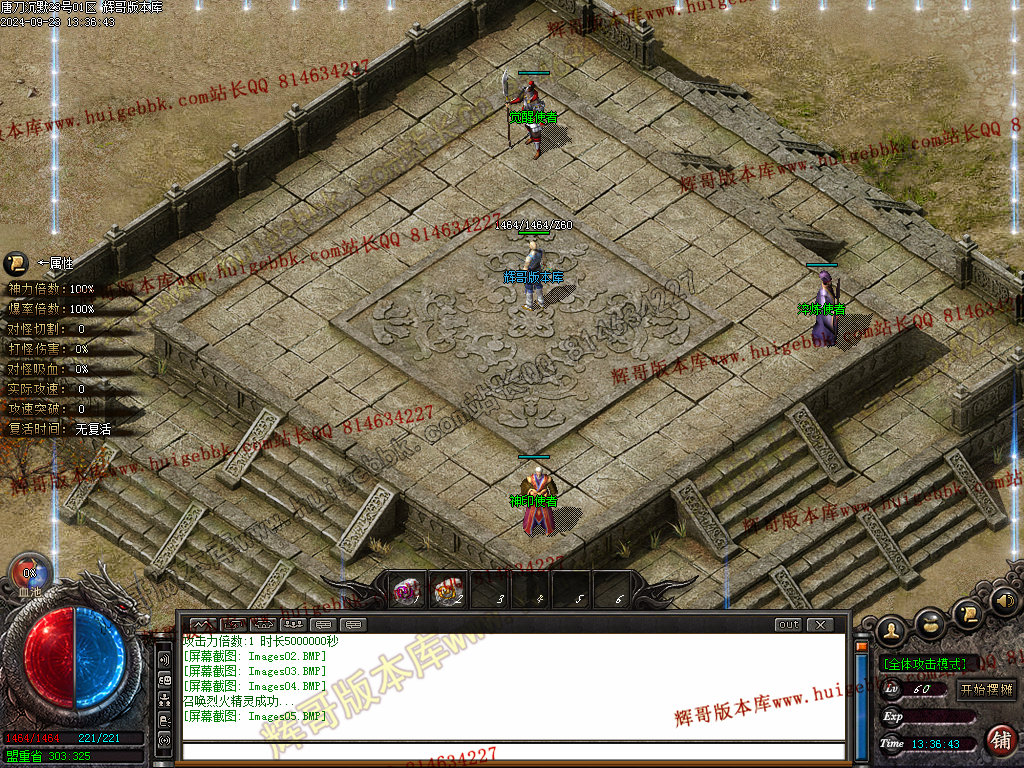Toggle the attribute panel scroll icon
This screenshot has width=1024, height=768.
click(16, 264)
